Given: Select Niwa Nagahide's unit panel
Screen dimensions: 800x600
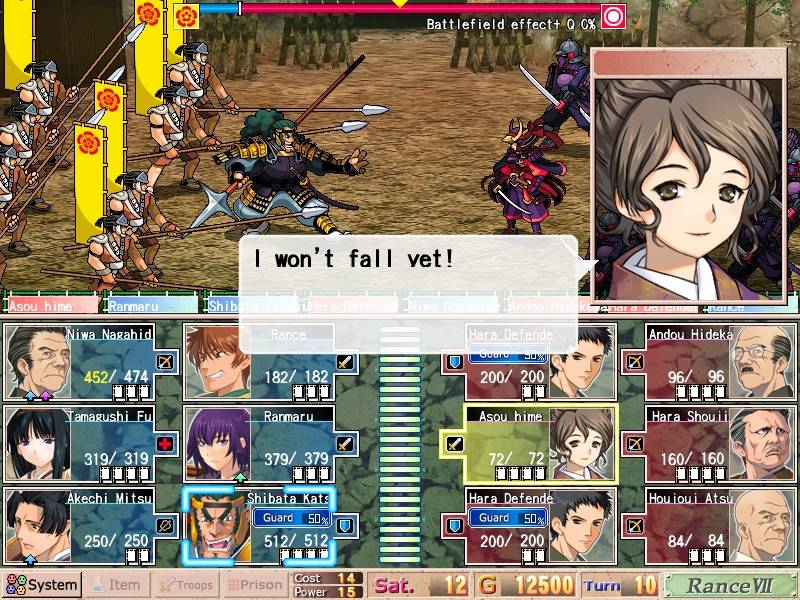Looking at the screenshot, I should coord(92,362).
